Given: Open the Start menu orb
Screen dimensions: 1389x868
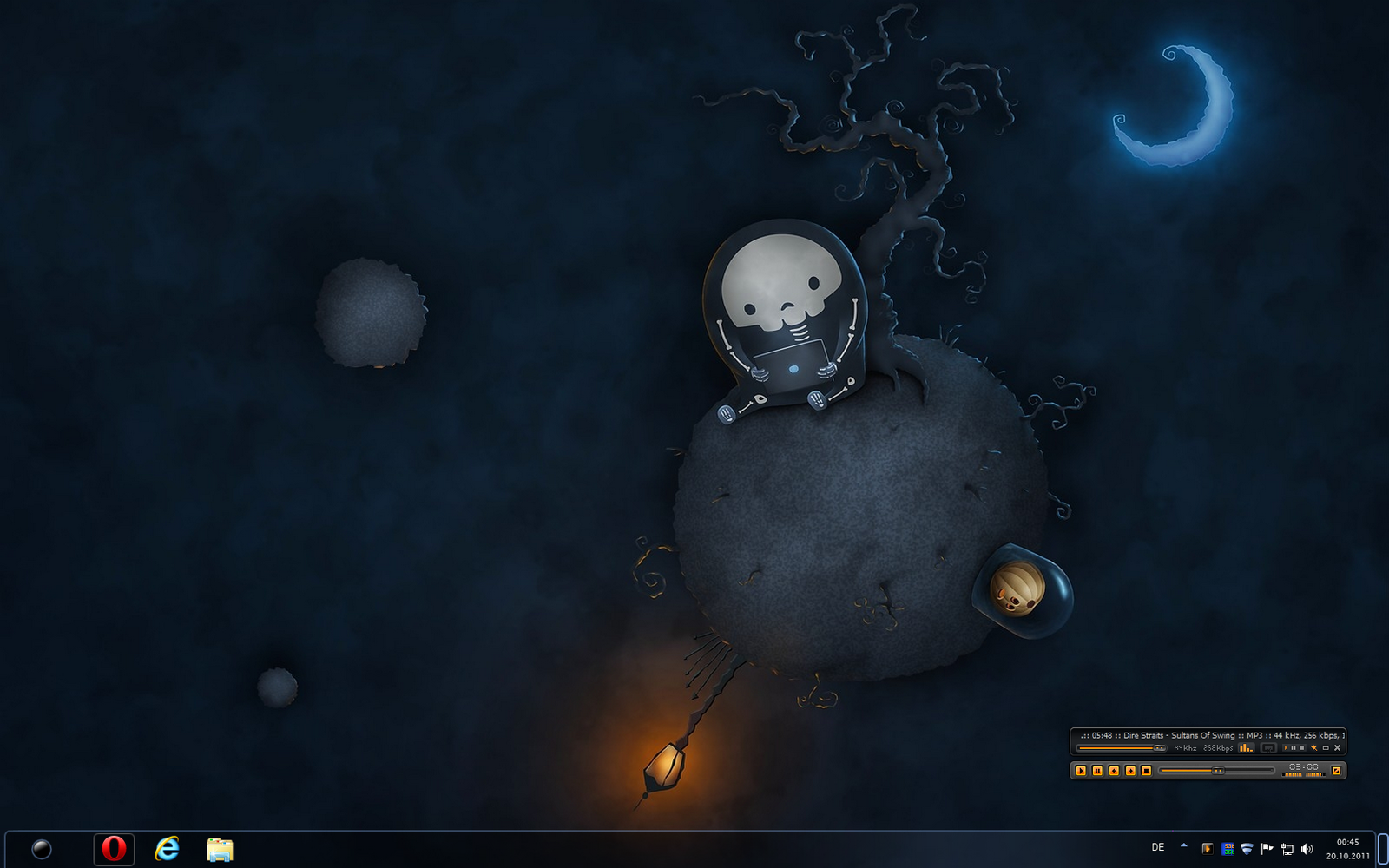Looking at the screenshot, I should (41, 849).
